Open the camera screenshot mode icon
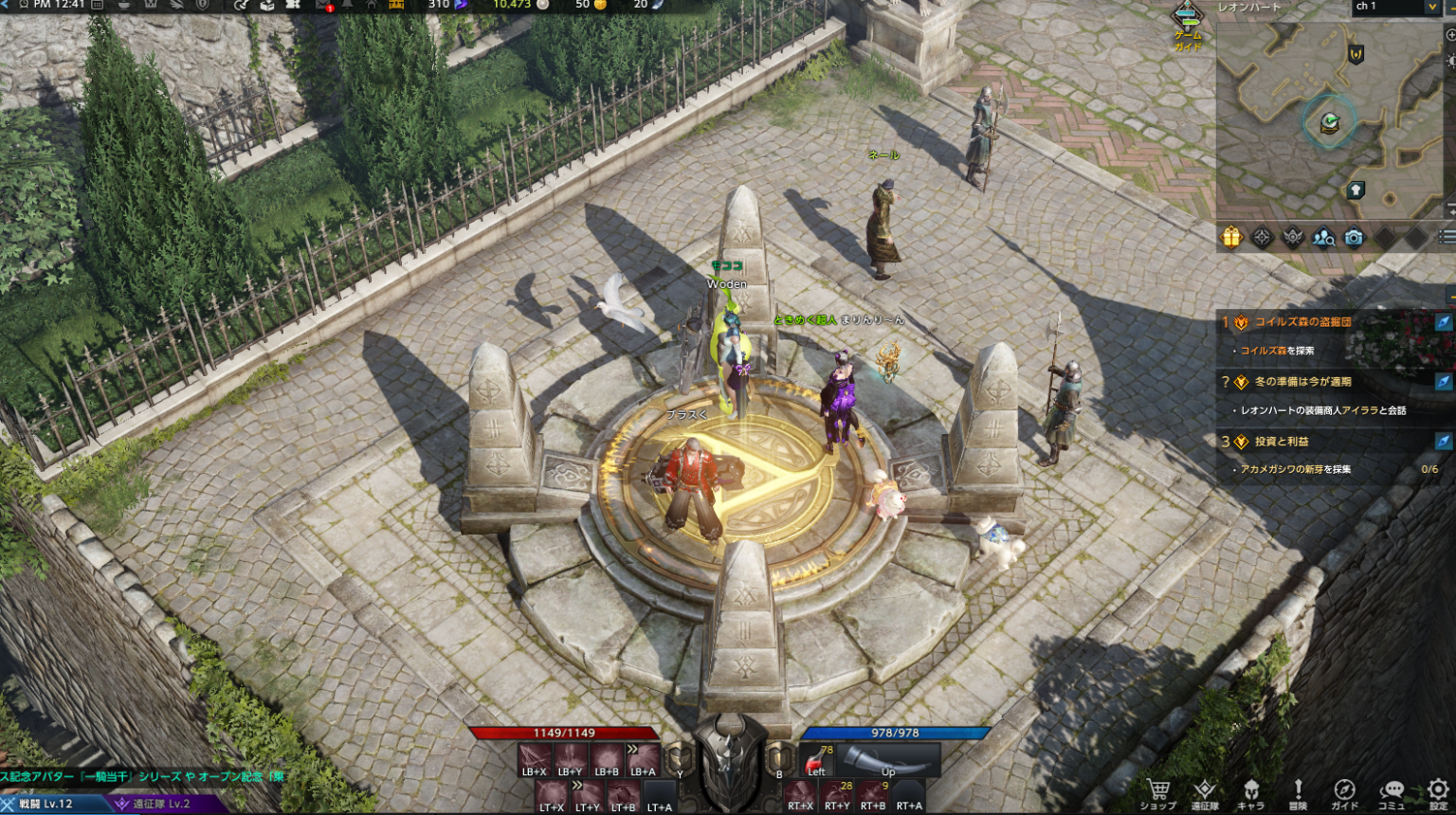This screenshot has height=815, width=1456. pyautogui.click(x=1354, y=238)
